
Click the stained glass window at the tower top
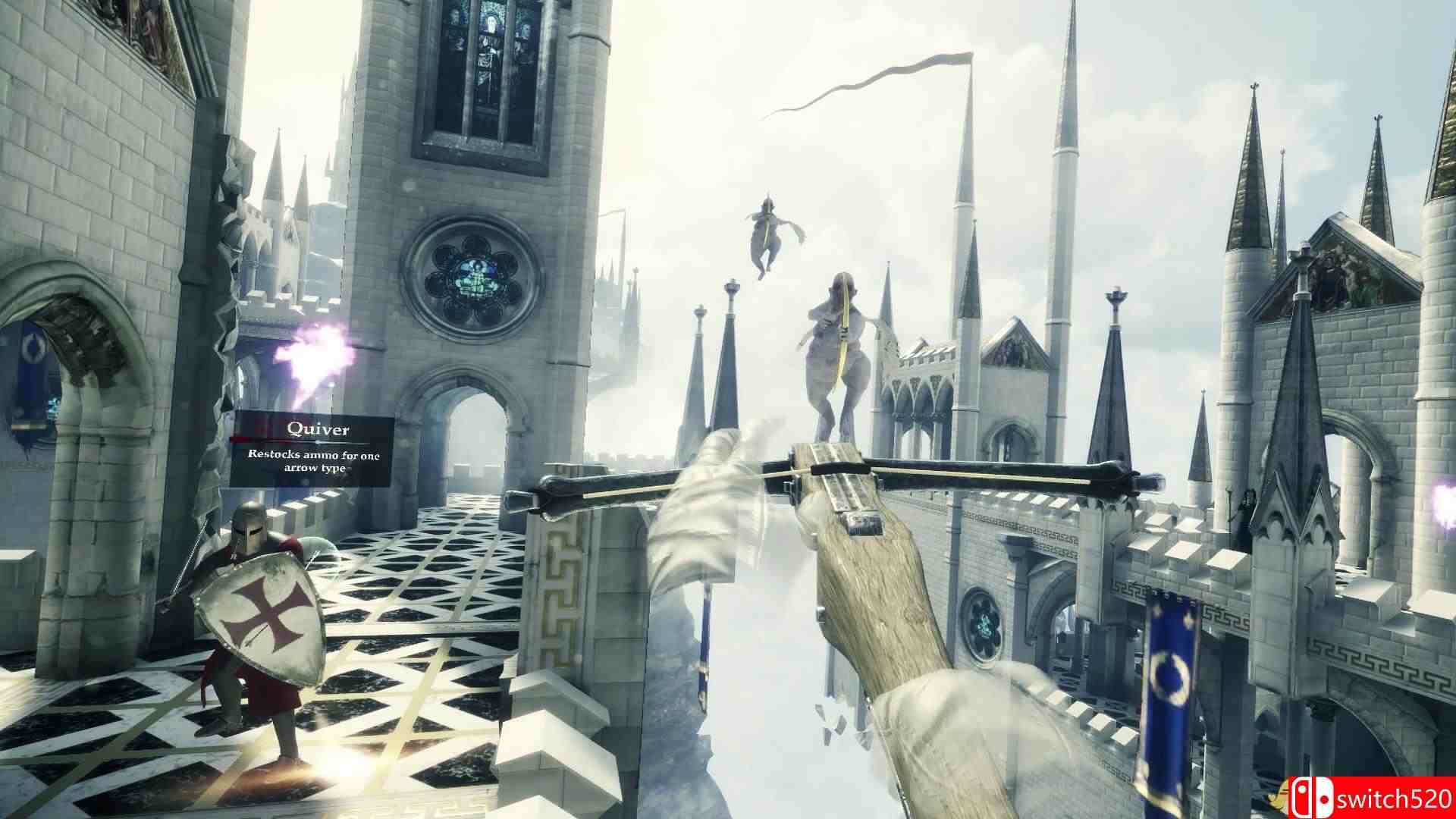pos(489,49)
